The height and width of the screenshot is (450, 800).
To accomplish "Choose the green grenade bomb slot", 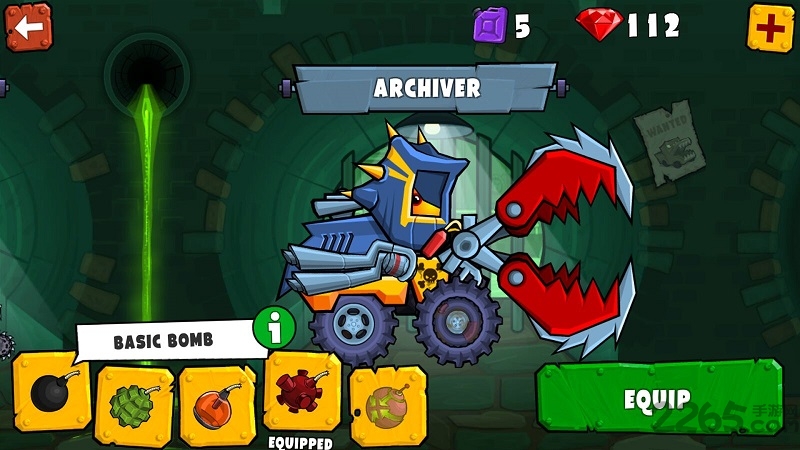I will [134, 404].
